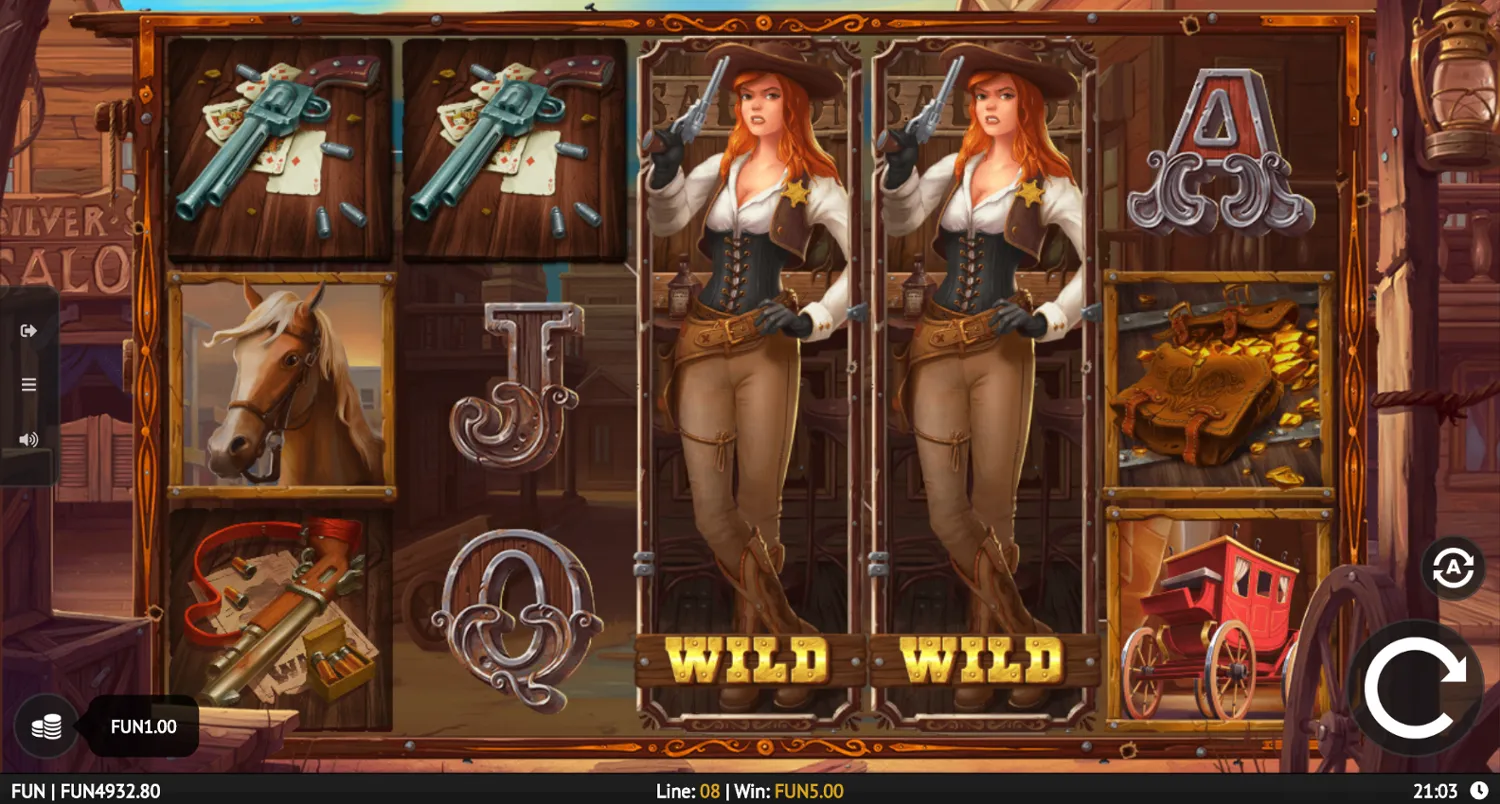Open the hamburger game menu
Viewport: 1500px width, 804px height.
click(27, 384)
